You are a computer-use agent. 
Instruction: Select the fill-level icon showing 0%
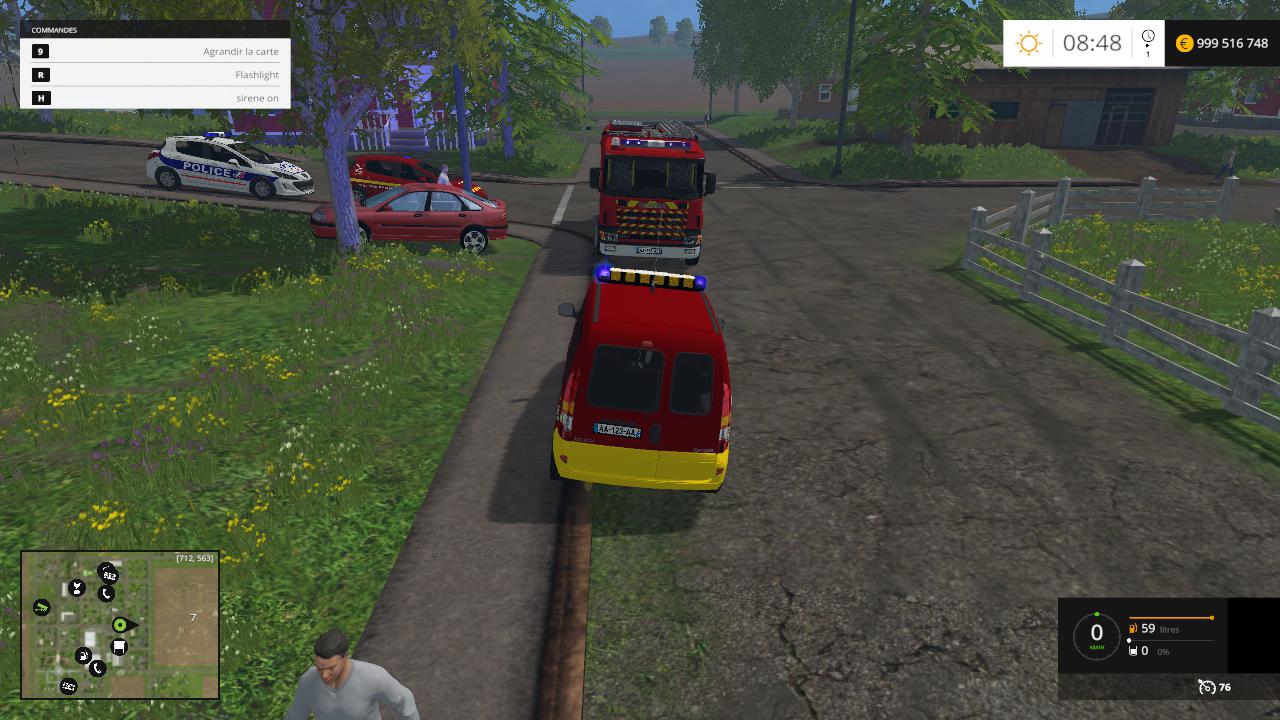tap(1133, 651)
